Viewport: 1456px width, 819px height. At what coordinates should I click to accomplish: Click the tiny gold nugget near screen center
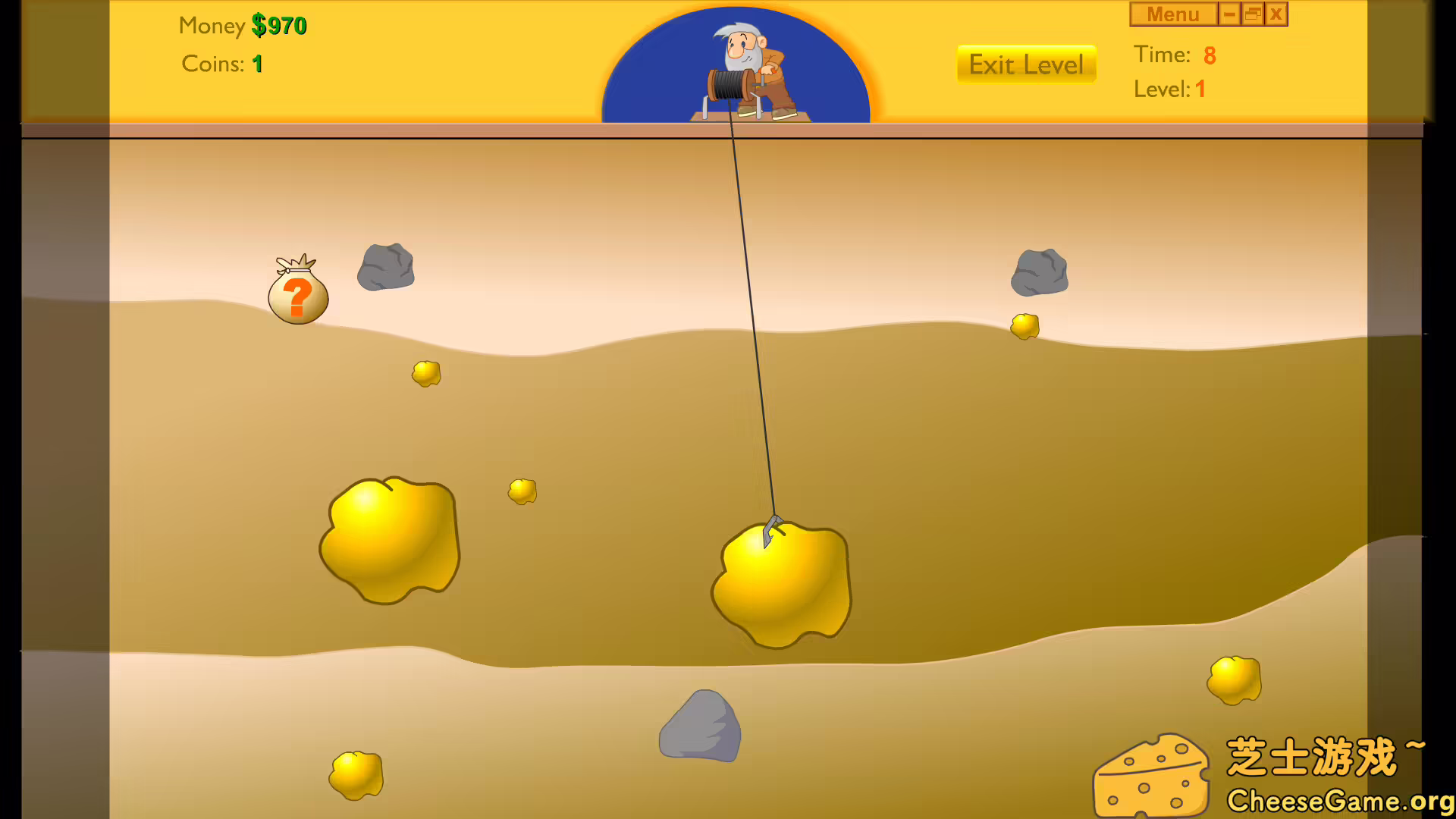tap(521, 491)
